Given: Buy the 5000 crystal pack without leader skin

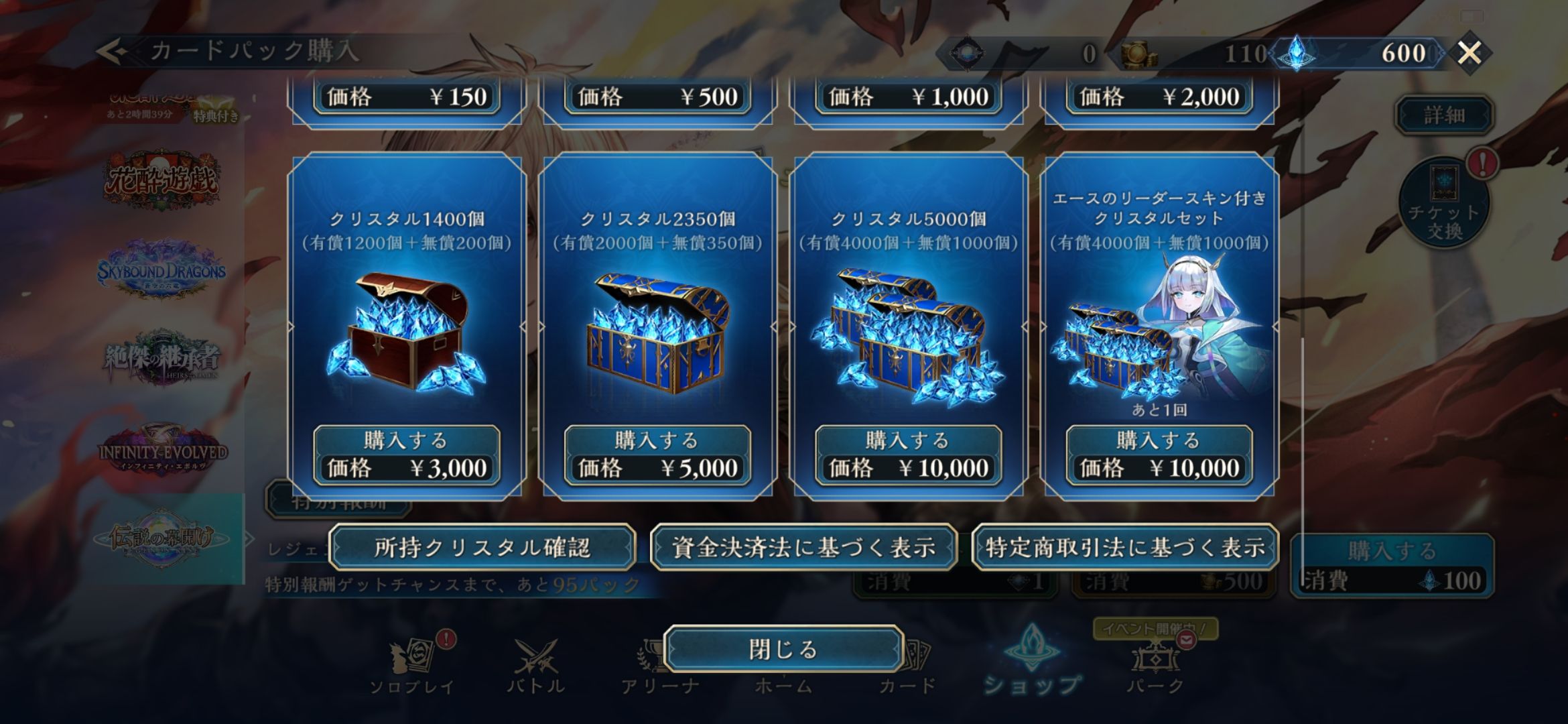Looking at the screenshot, I should 908,455.
